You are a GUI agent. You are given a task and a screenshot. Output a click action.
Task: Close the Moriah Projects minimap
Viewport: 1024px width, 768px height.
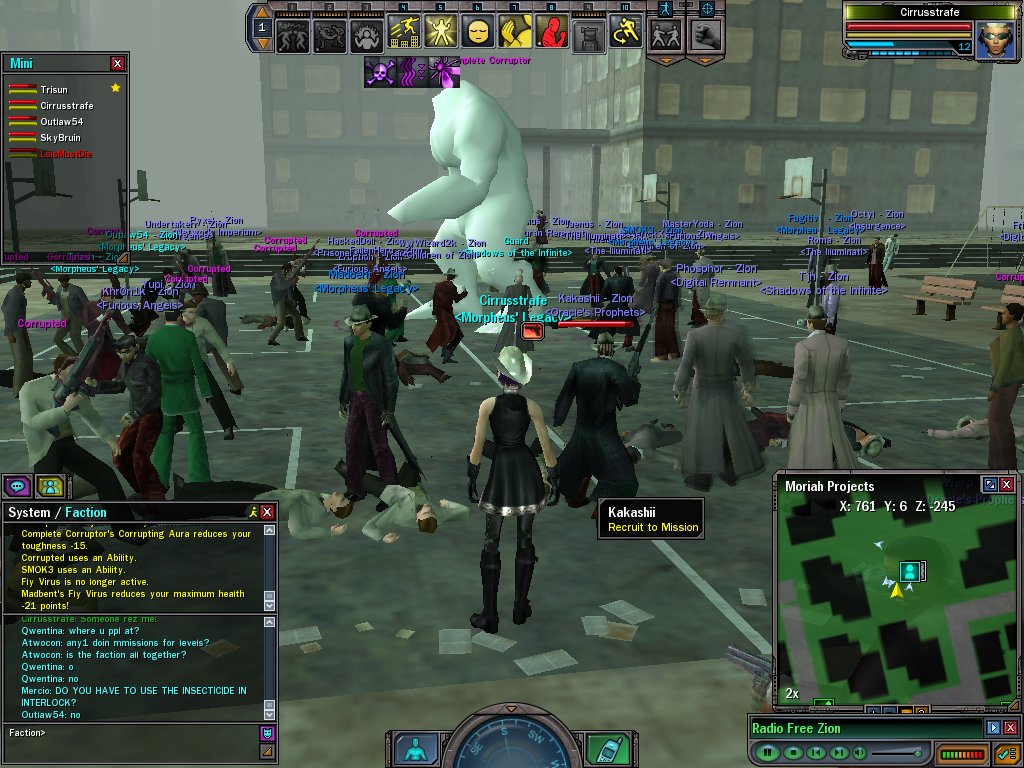[1007, 485]
